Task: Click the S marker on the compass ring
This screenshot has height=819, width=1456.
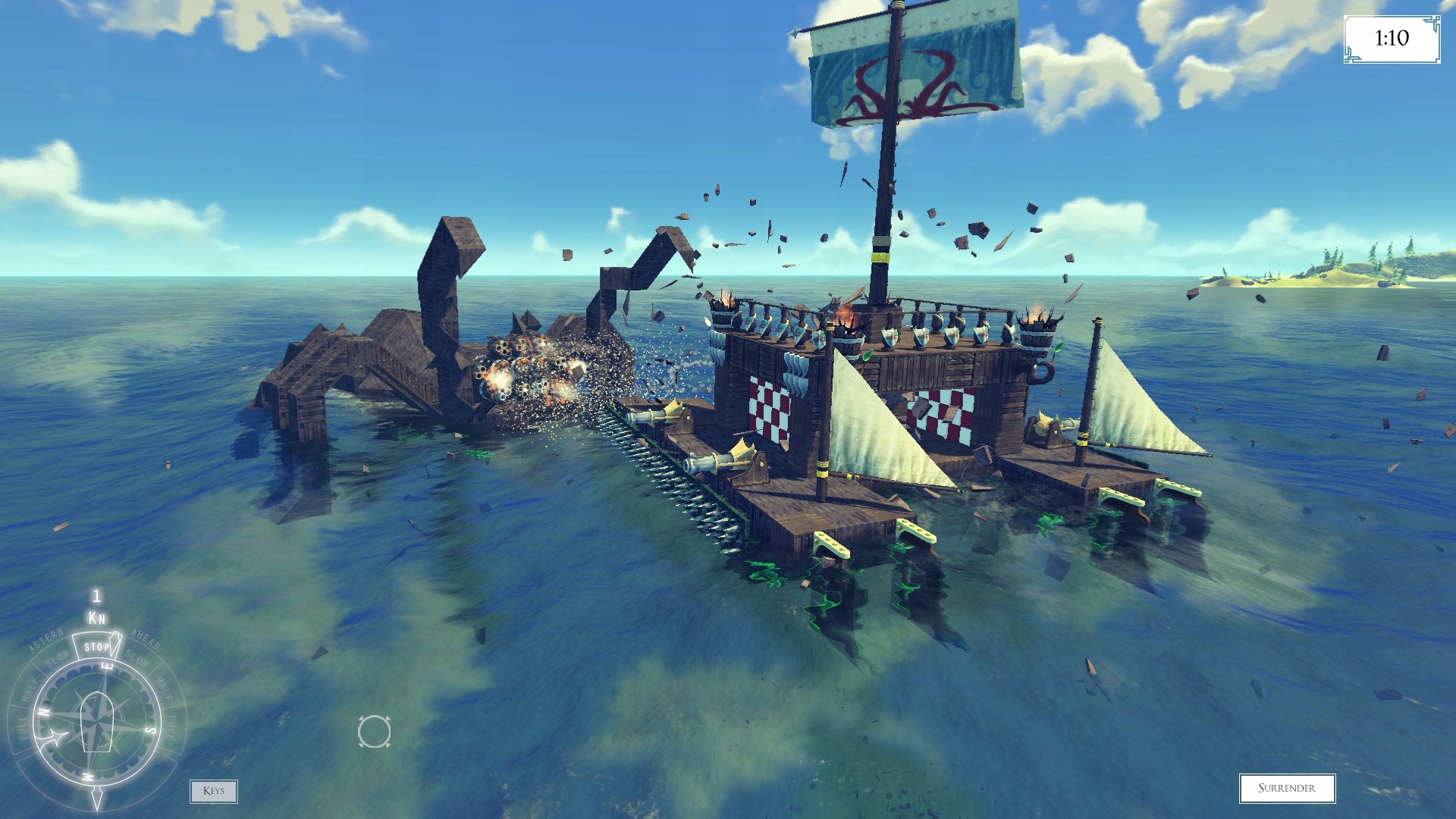Action: pyautogui.click(x=149, y=730)
